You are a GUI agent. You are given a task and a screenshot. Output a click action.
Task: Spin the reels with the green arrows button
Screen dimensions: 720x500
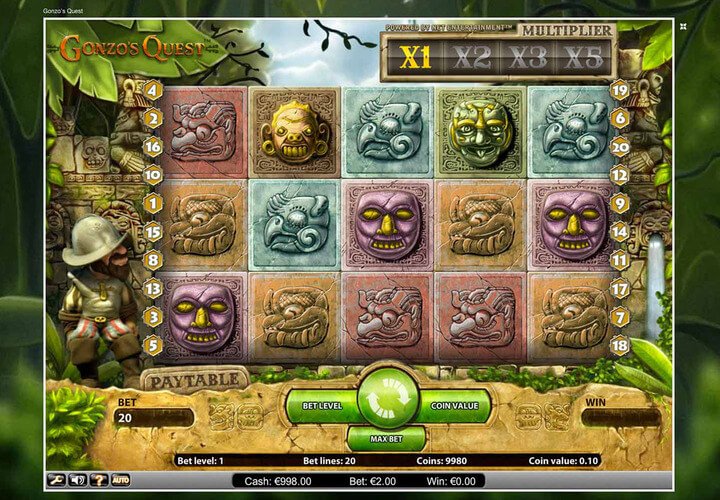point(387,398)
